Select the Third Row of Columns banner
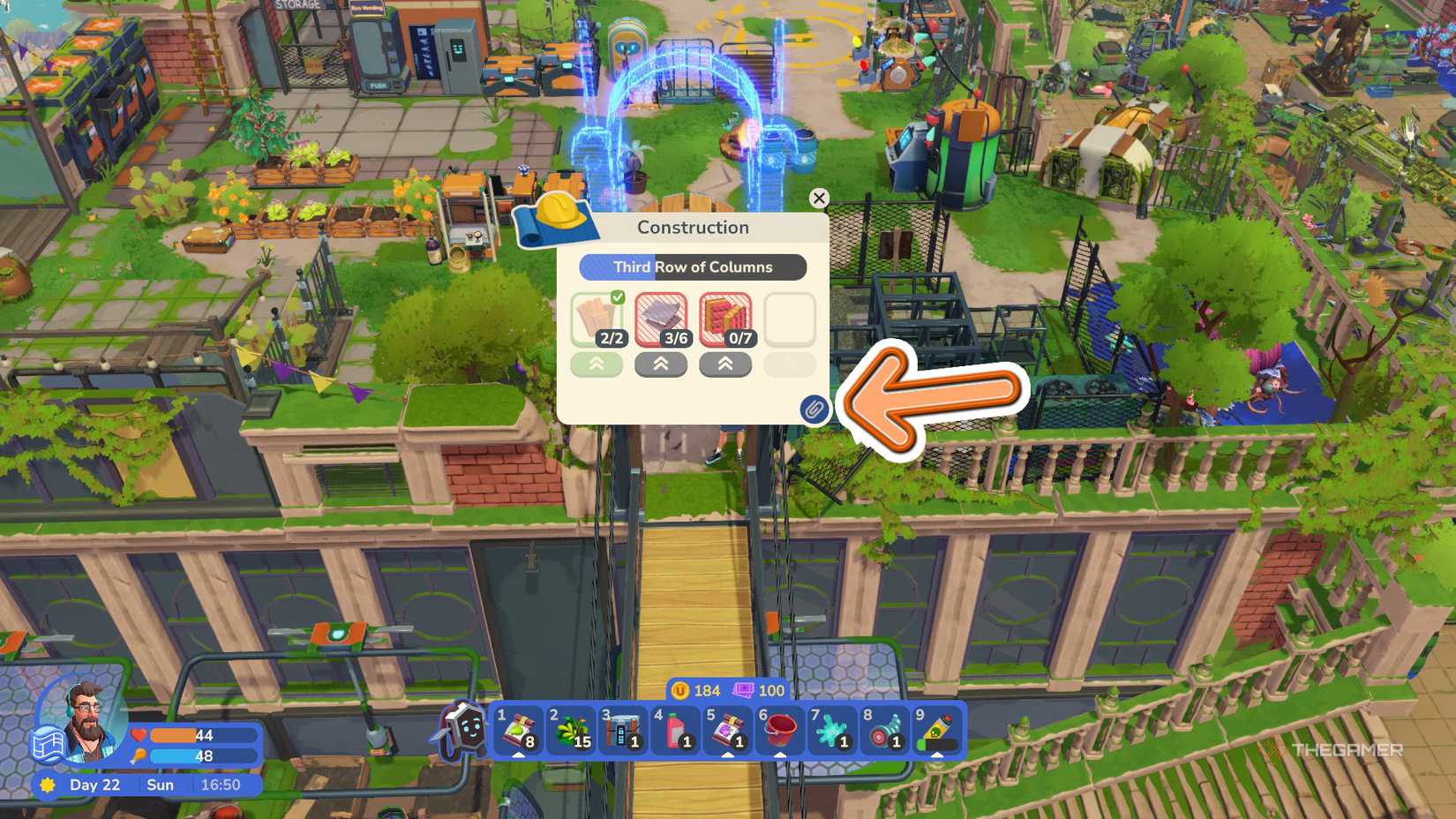1456x819 pixels. click(694, 267)
